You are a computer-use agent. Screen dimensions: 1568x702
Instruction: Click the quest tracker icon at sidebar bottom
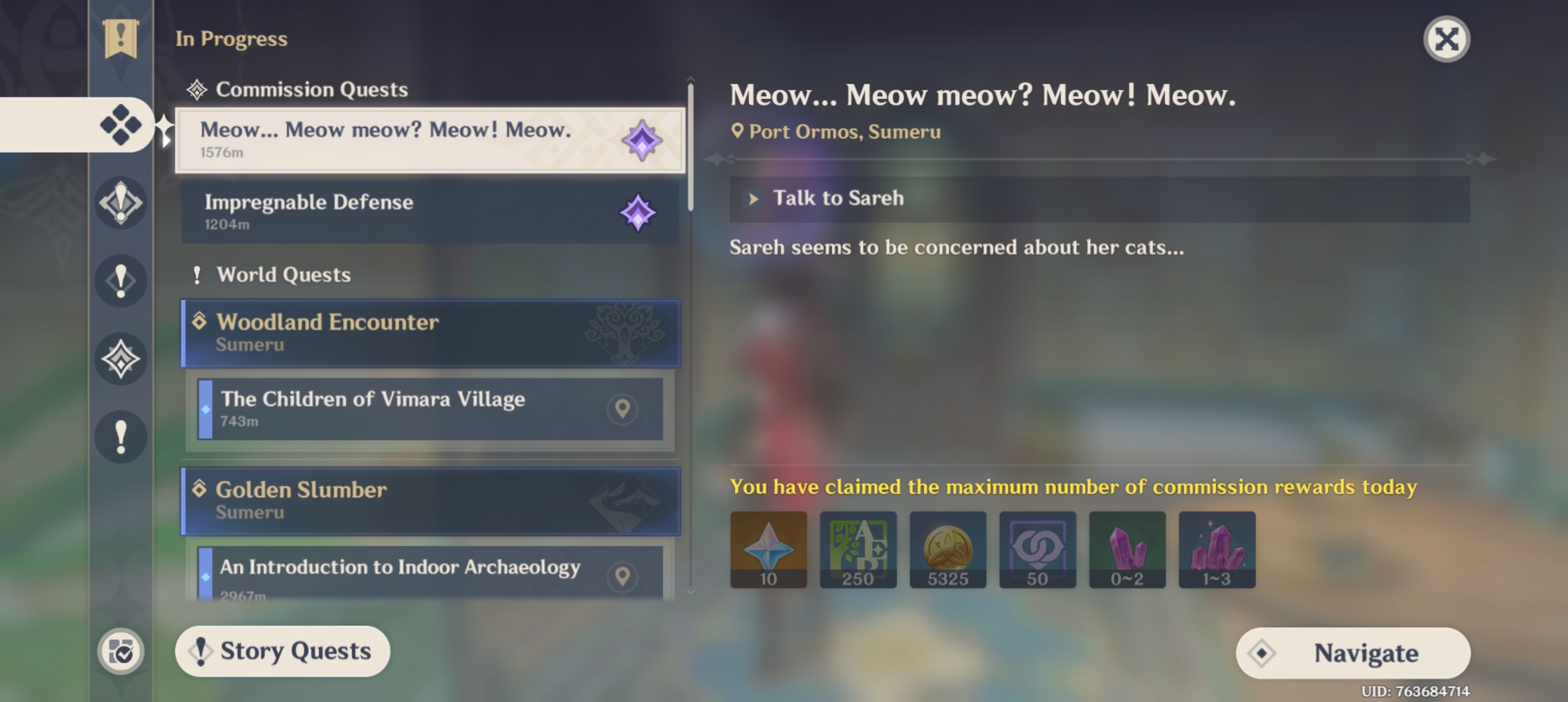coord(121,650)
